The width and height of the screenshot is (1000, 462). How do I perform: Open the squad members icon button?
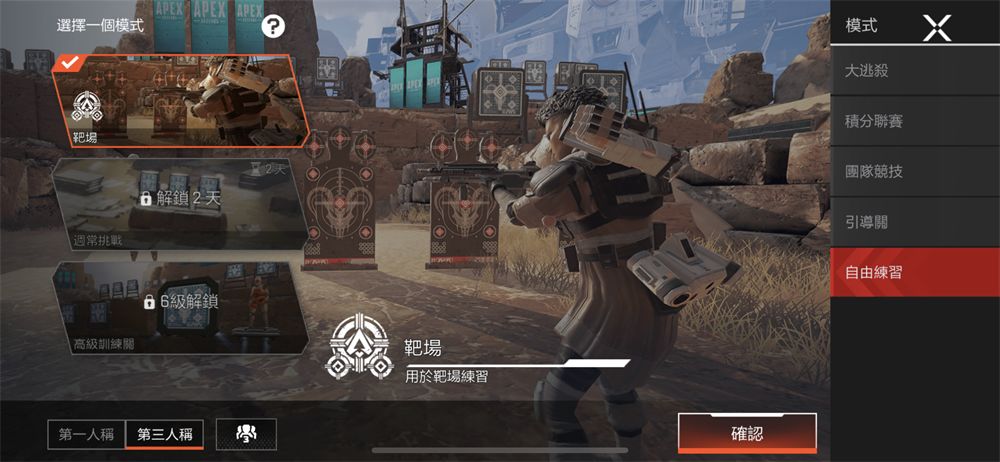coord(245,434)
